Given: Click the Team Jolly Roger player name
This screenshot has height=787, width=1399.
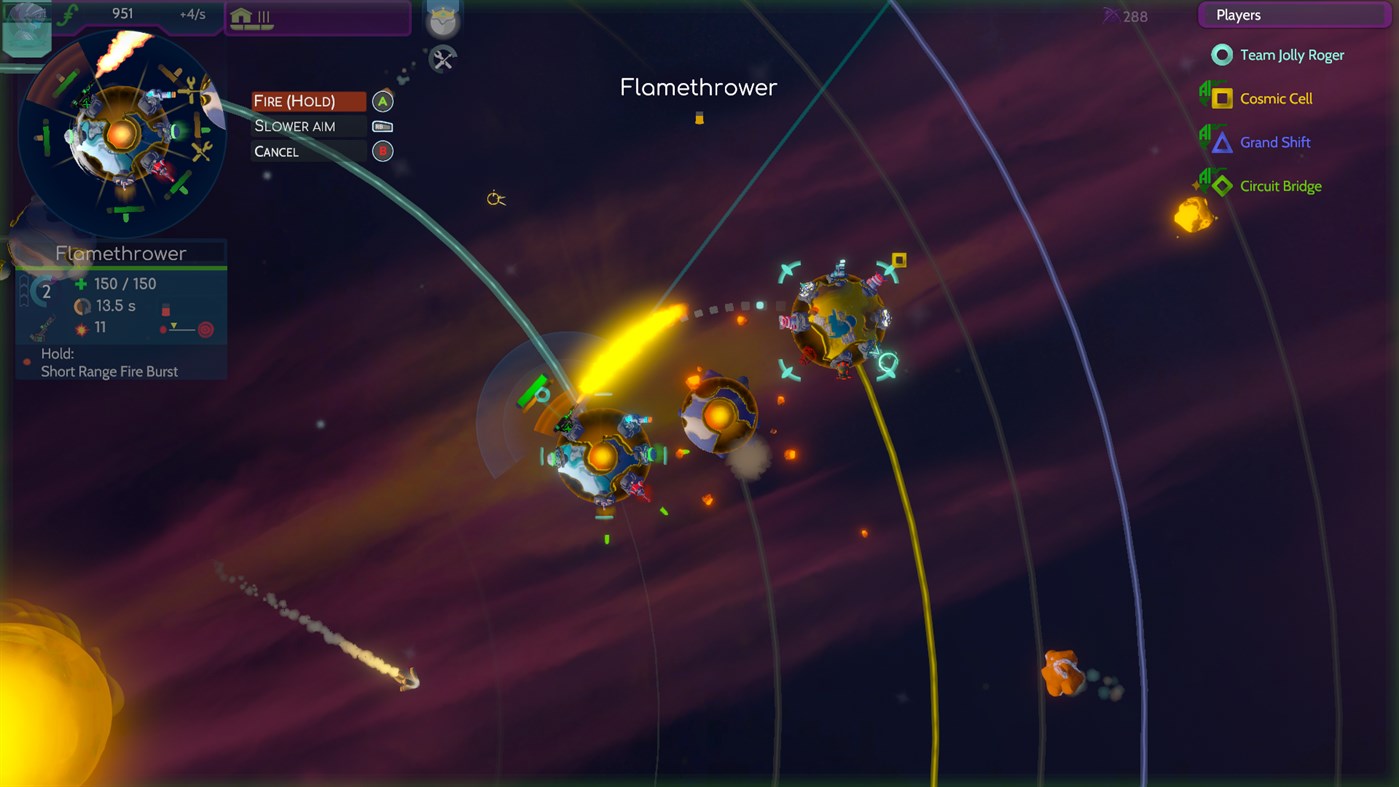Looking at the screenshot, I should tap(1291, 55).
